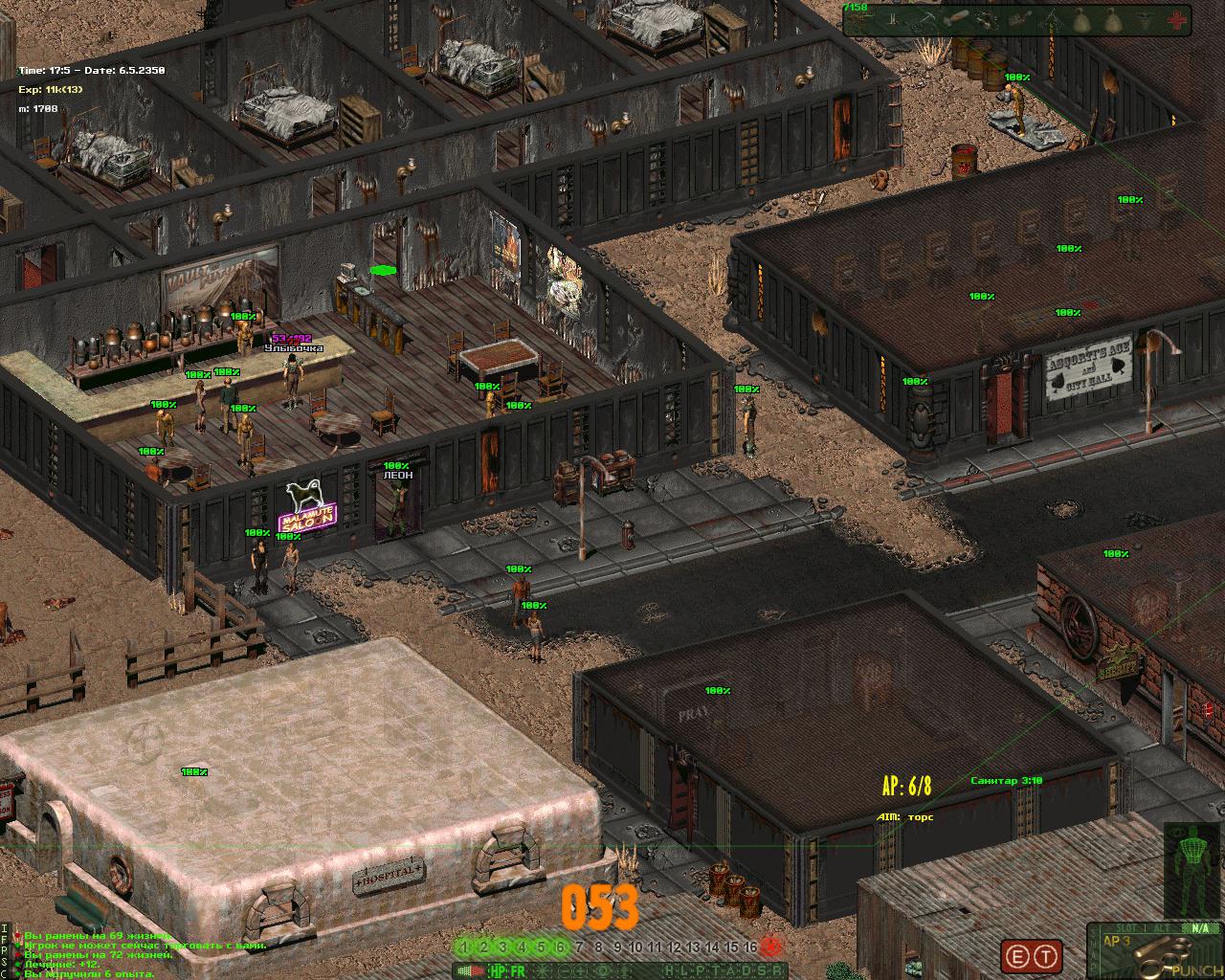The height and width of the screenshot is (980, 1225).
Task: Click the SWAP weapon slot strip
Action: [x=1091, y=952]
